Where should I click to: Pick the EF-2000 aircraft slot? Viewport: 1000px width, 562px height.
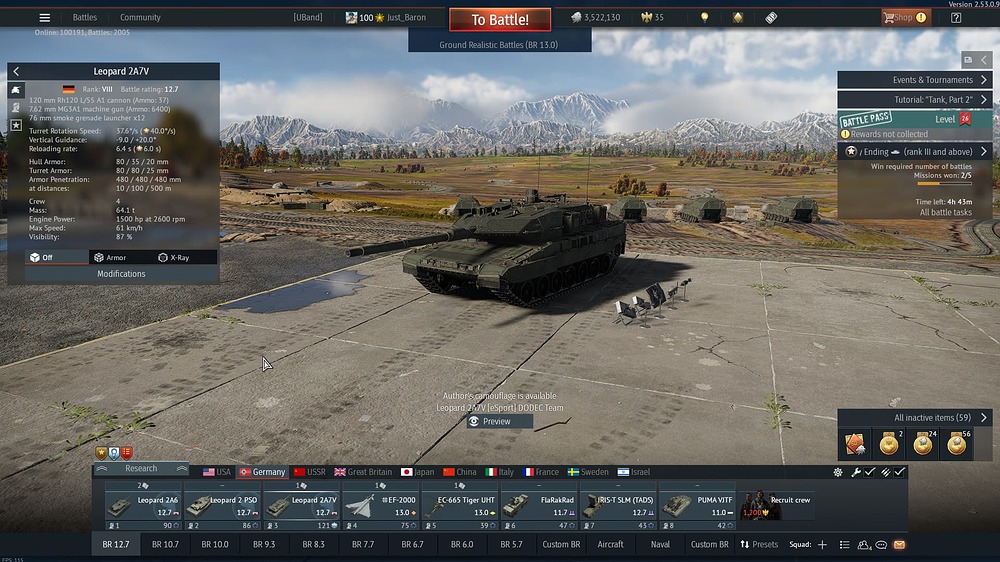[x=380, y=505]
